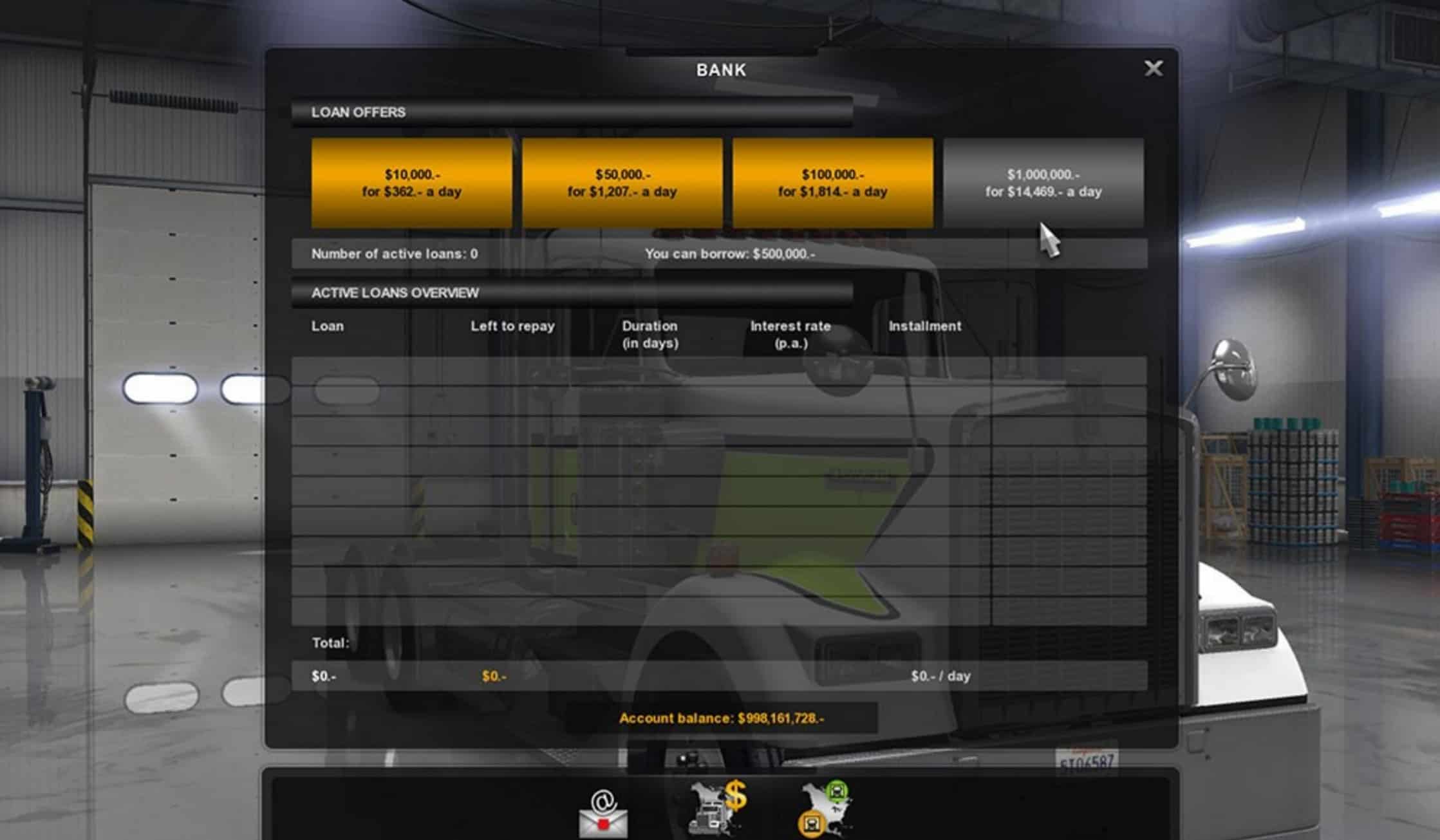
Task: Click the green truck marker on the map icon
Action: [x=836, y=792]
